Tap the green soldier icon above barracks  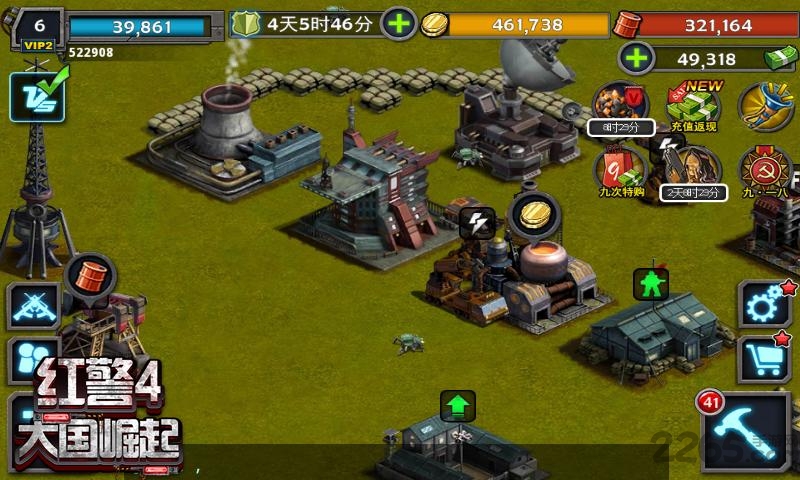point(651,284)
